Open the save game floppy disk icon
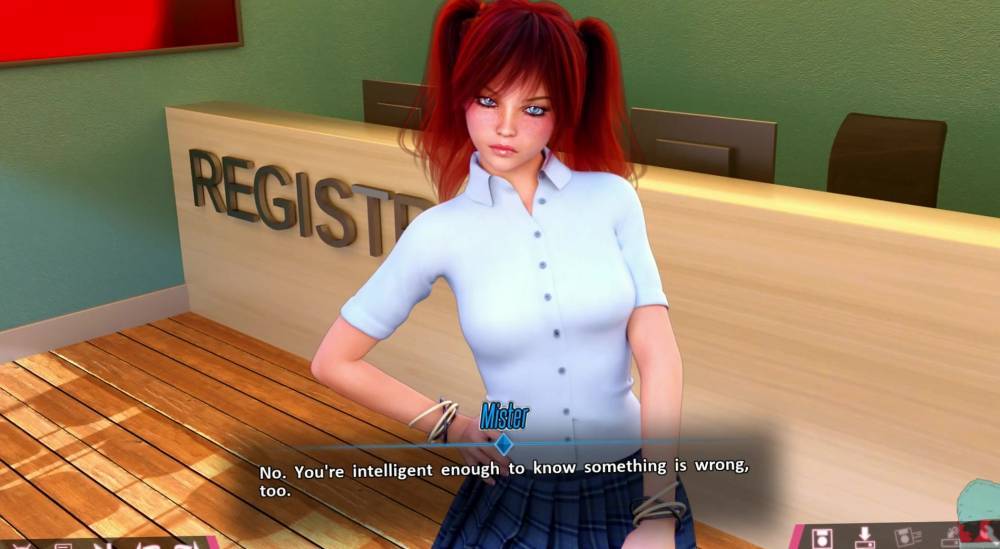 click(x=822, y=538)
